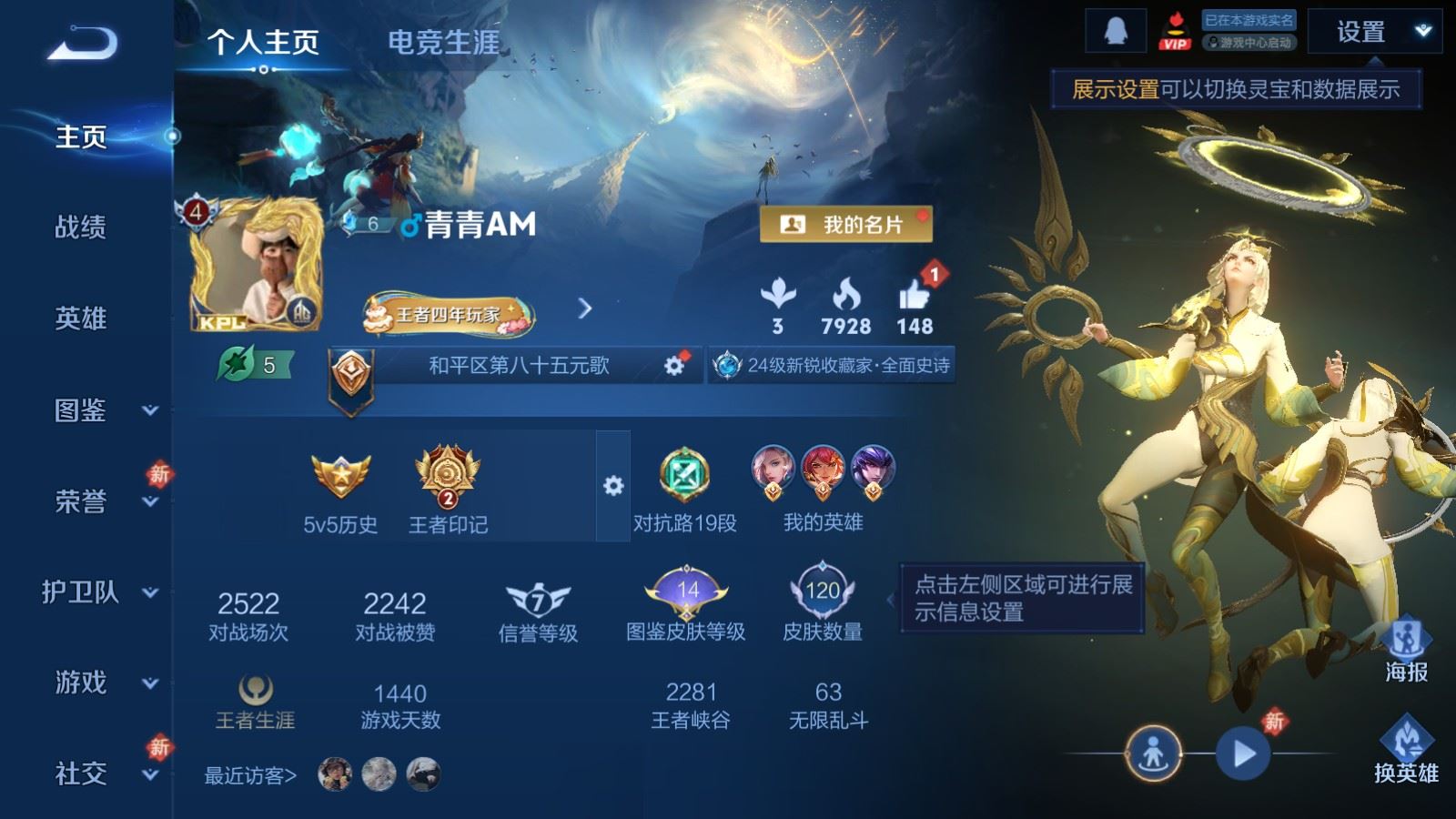
Task: Open the 王者印记 golden crest icon
Action: (x=445, y=473)
